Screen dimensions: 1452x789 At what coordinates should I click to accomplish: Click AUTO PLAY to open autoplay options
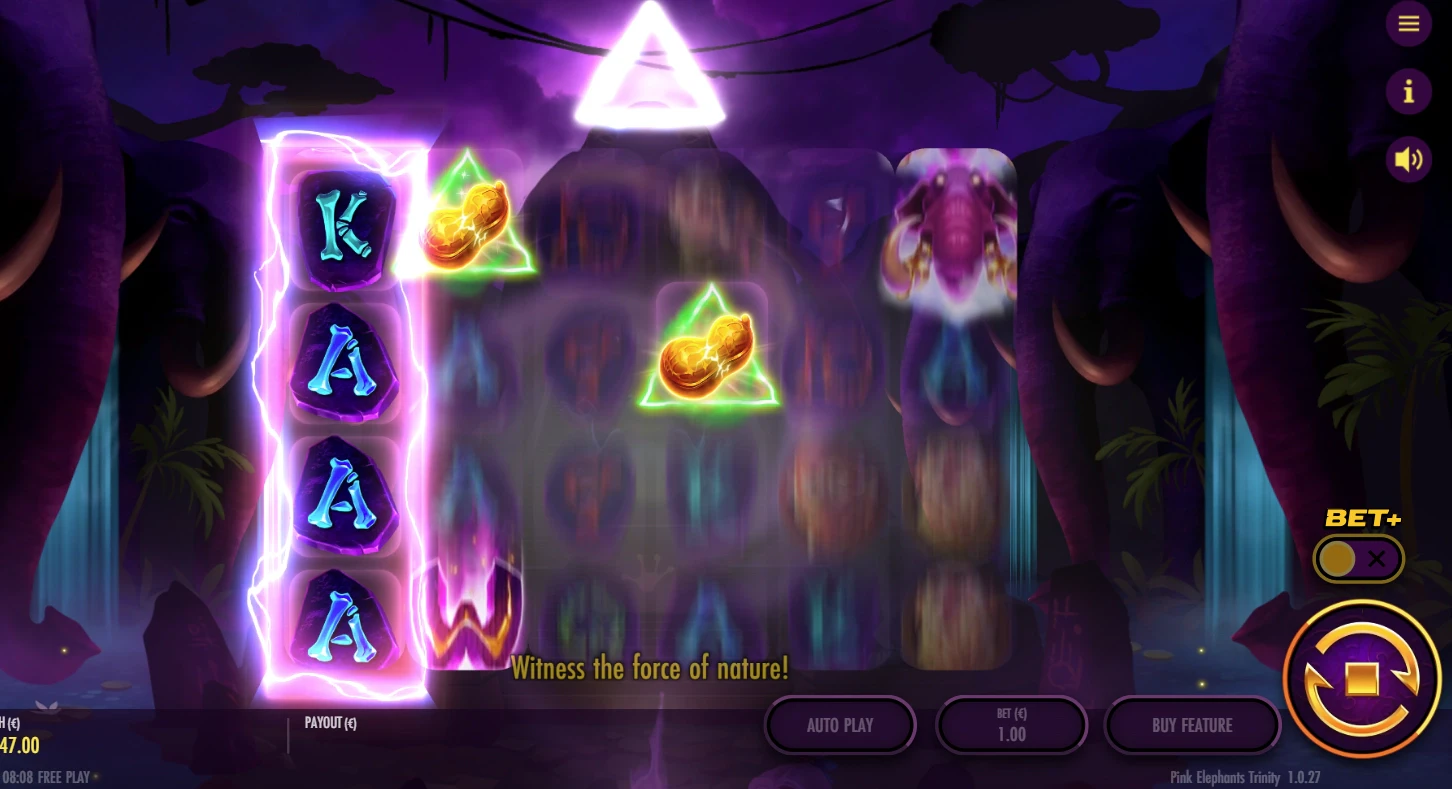(x=839, y=725)
